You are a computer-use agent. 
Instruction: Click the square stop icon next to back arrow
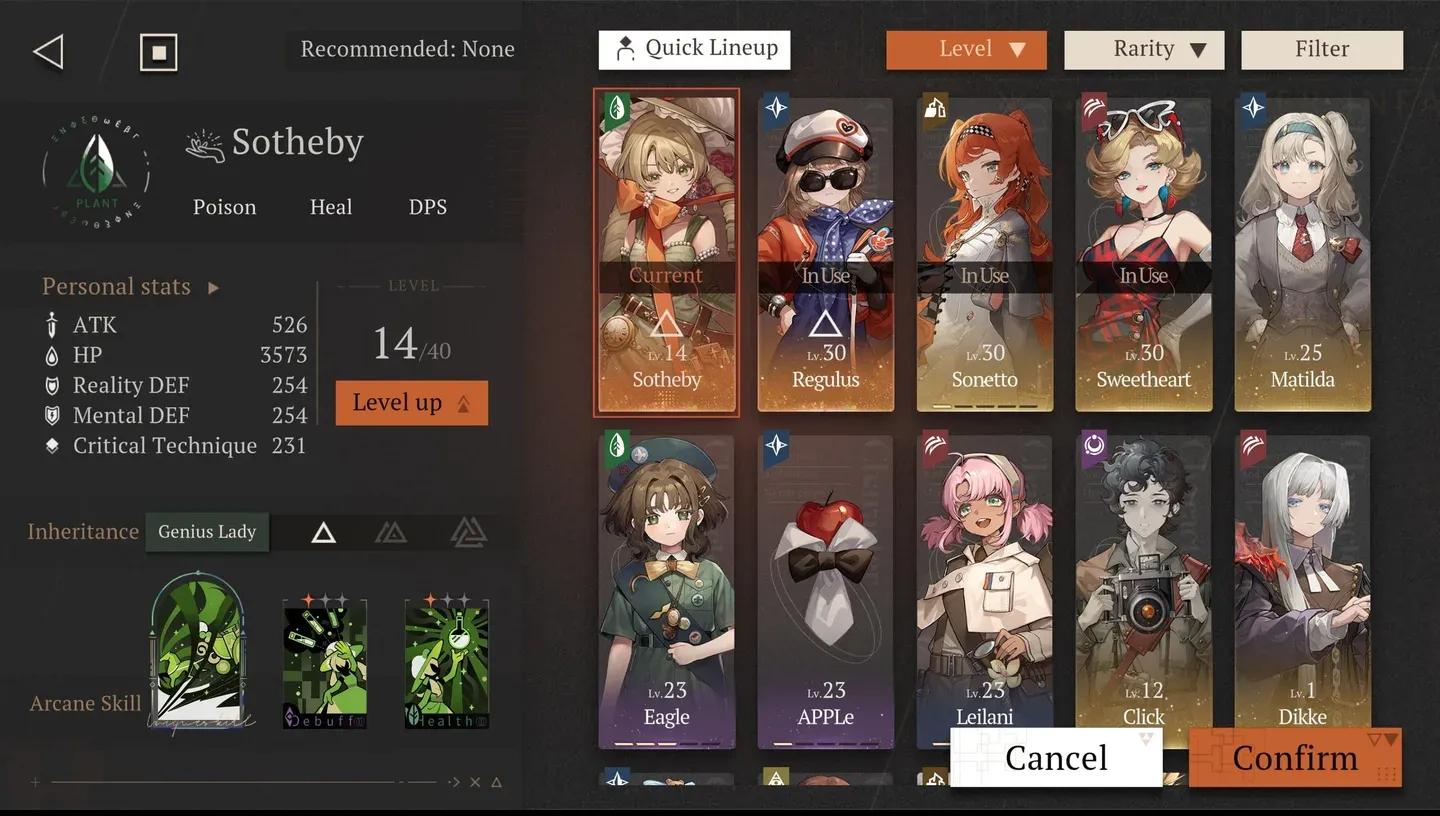pos(156,50)
